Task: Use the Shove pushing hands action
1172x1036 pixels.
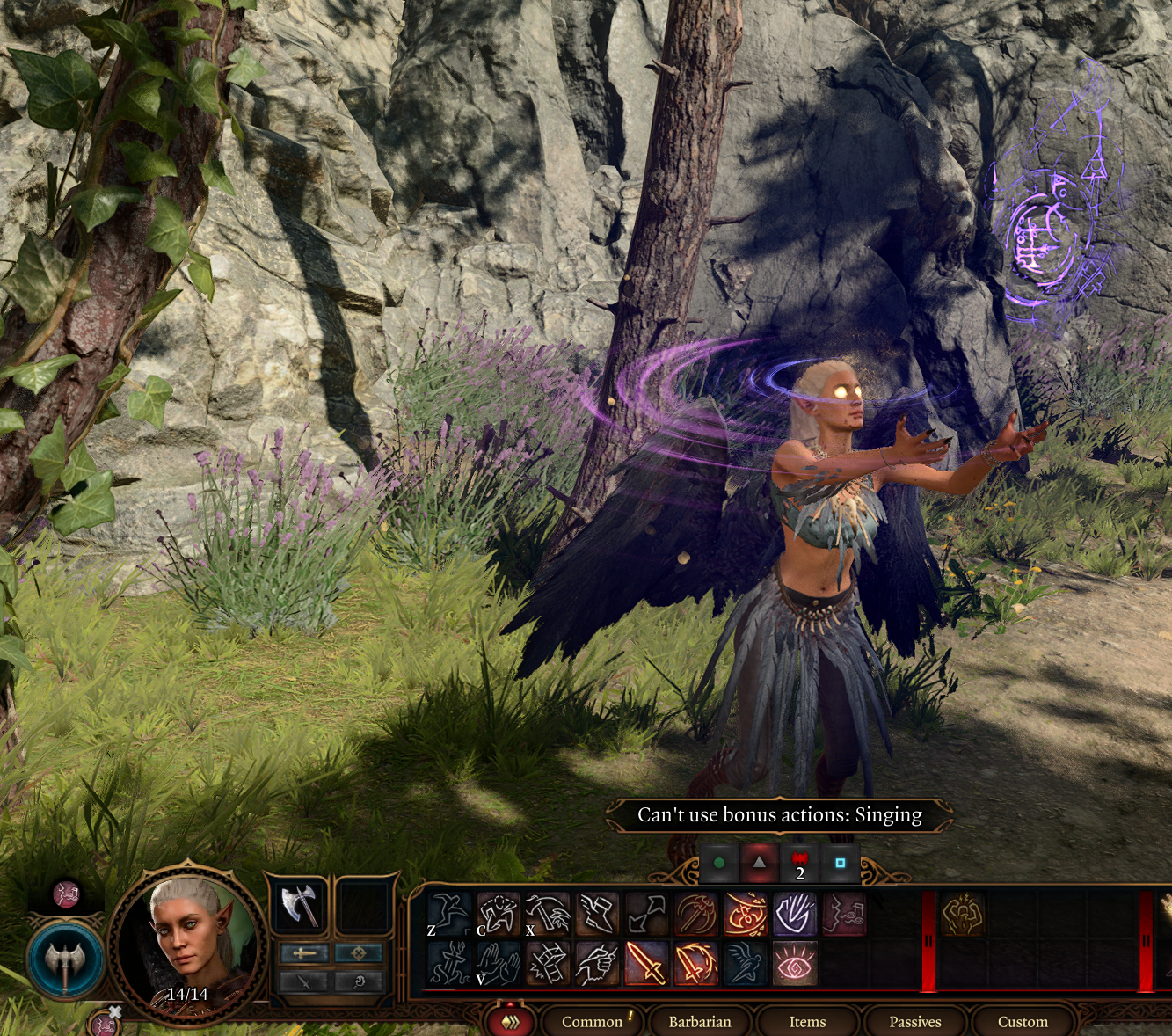Action: 498,963
